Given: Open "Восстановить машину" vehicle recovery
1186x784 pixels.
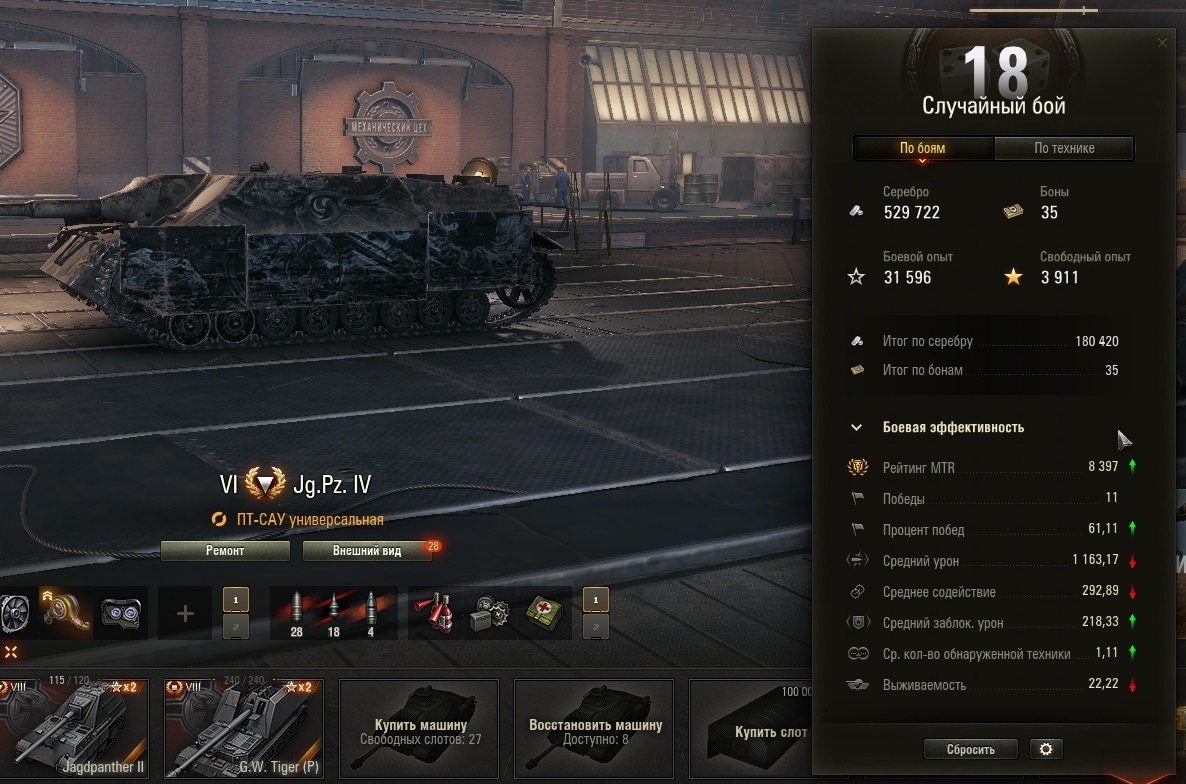Looking at the screenshot, I should (x=594, y=728).
